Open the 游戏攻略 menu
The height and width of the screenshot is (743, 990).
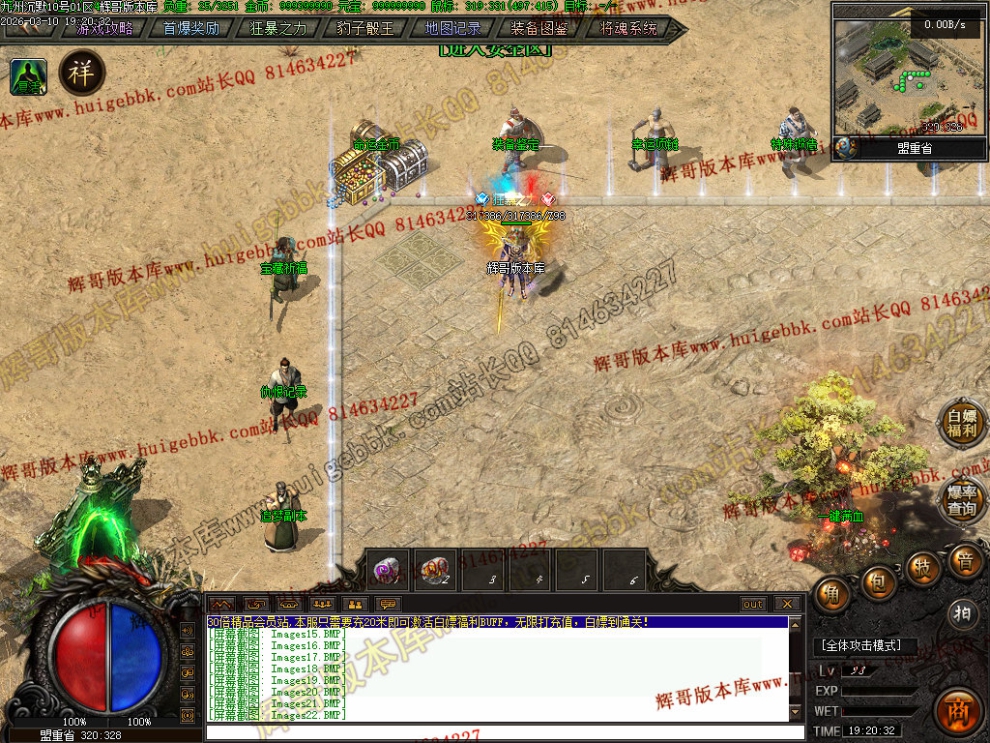click(x=105, y=29)
